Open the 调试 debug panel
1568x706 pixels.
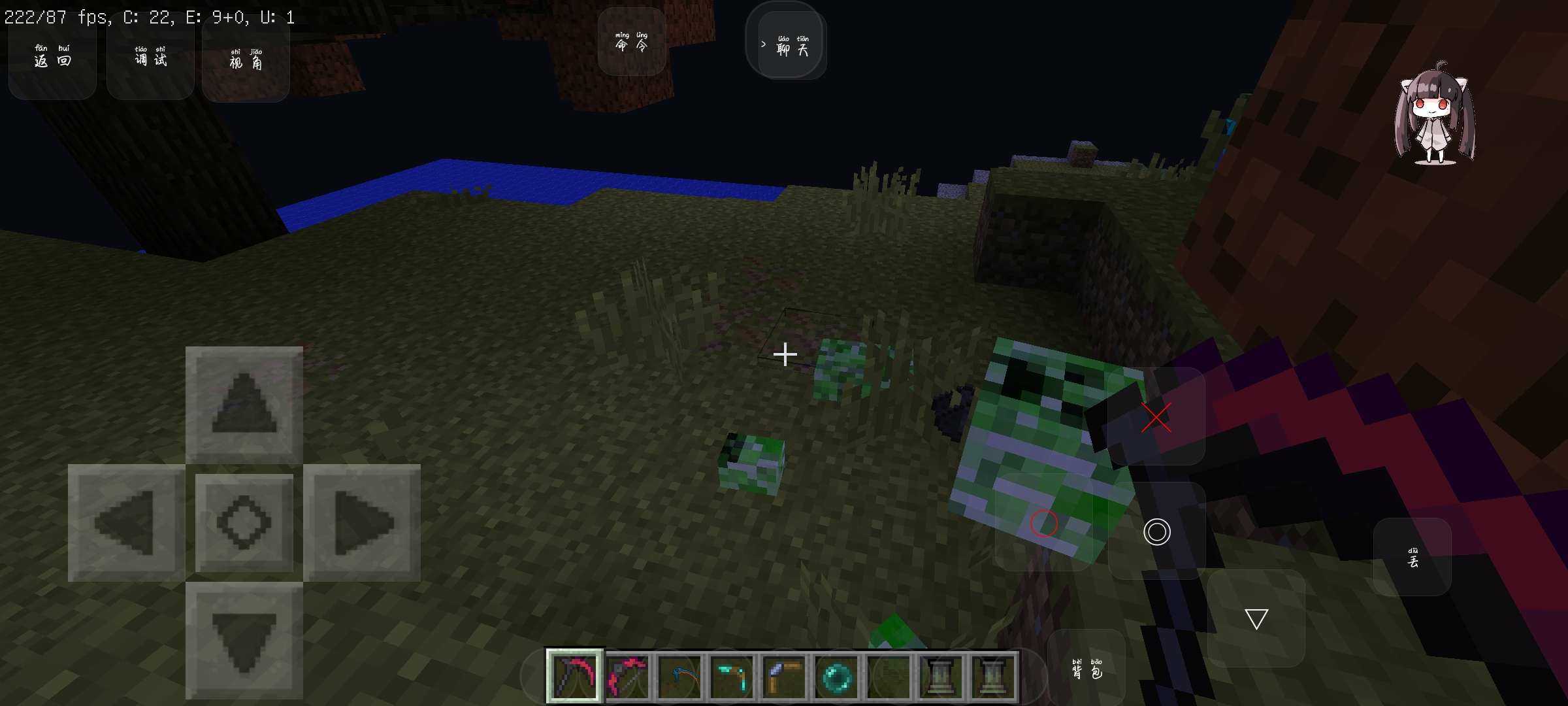click(150, 58)
